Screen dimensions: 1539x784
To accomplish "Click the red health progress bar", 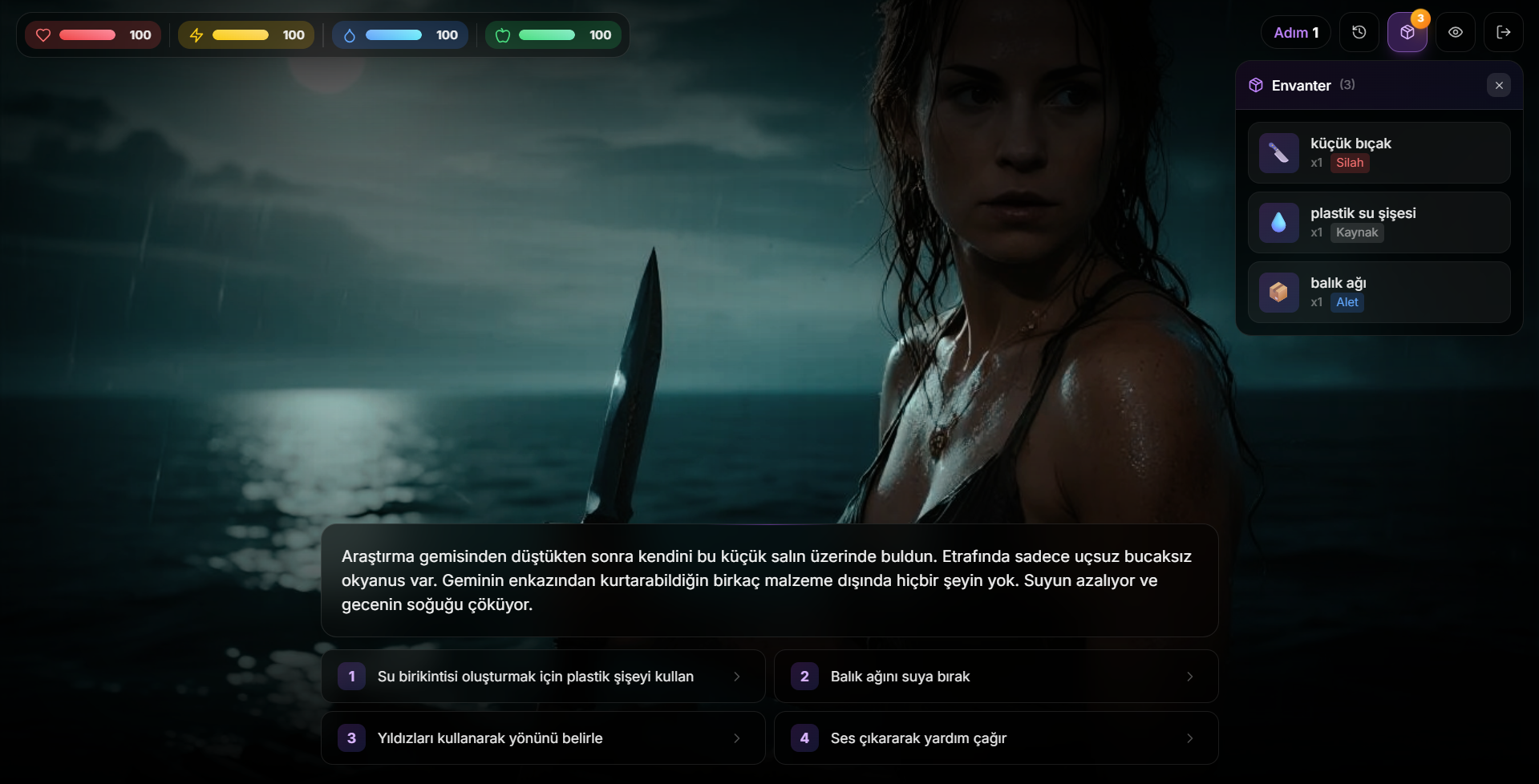I will tap(87, 34).
